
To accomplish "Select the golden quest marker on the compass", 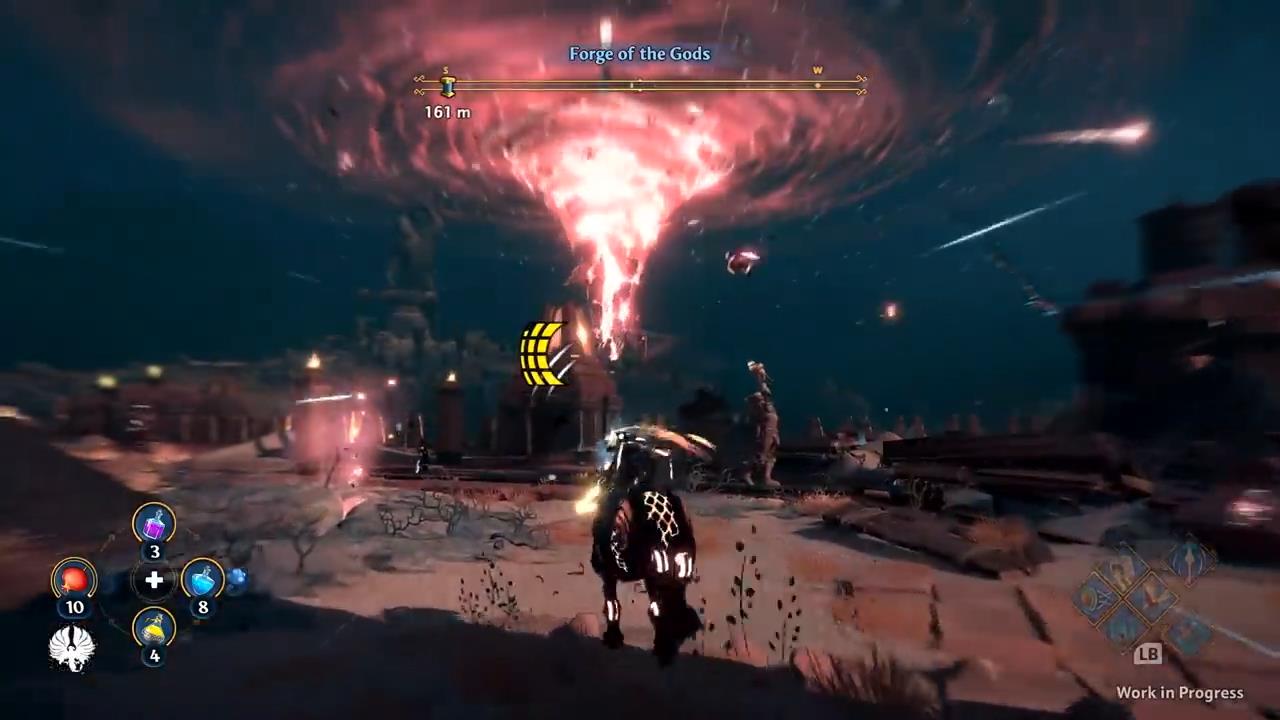I will click(x=448, y=87).
